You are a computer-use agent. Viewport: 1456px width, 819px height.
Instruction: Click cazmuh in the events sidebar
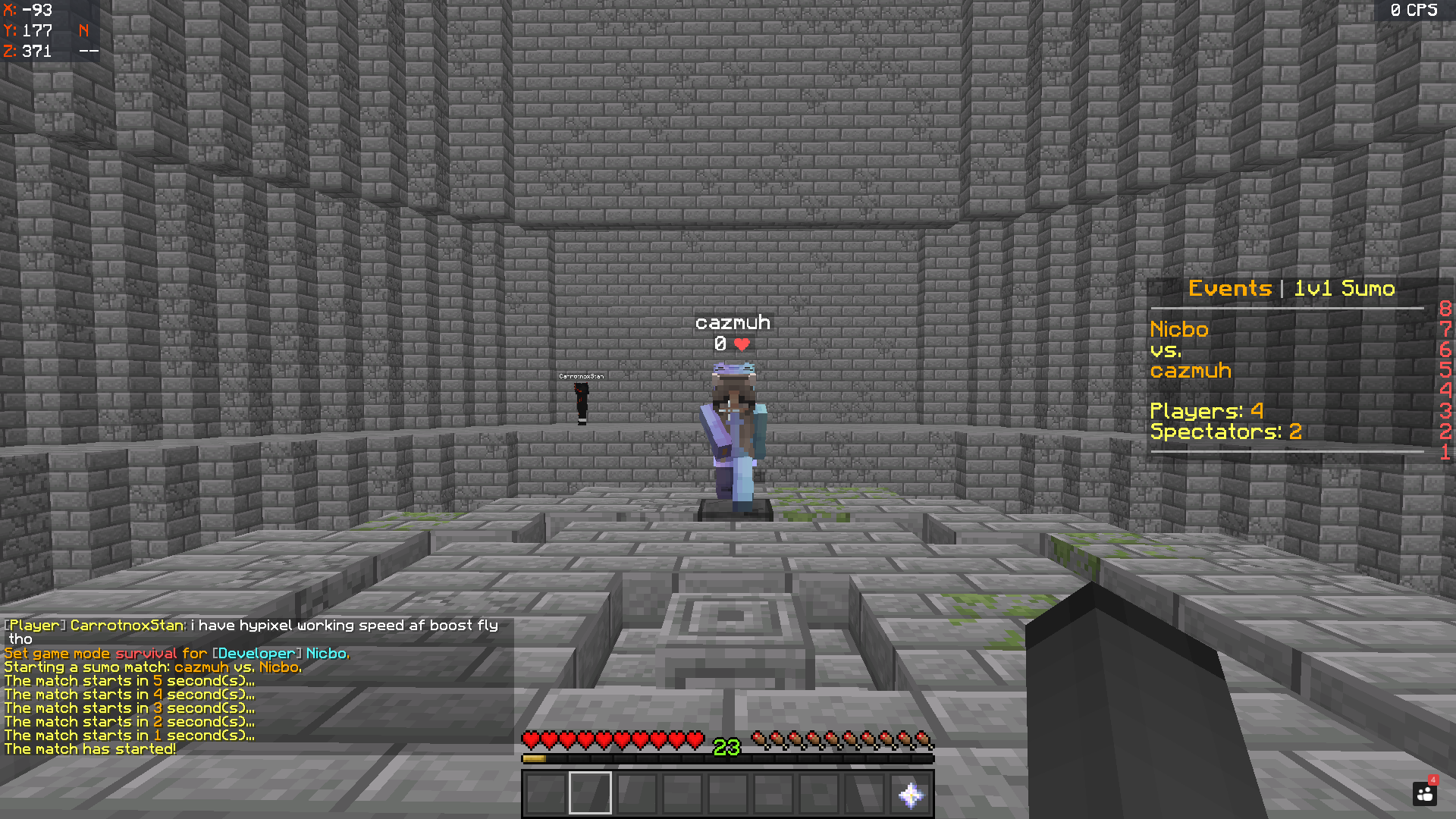pyautogui.click(x=1191, y=371)
